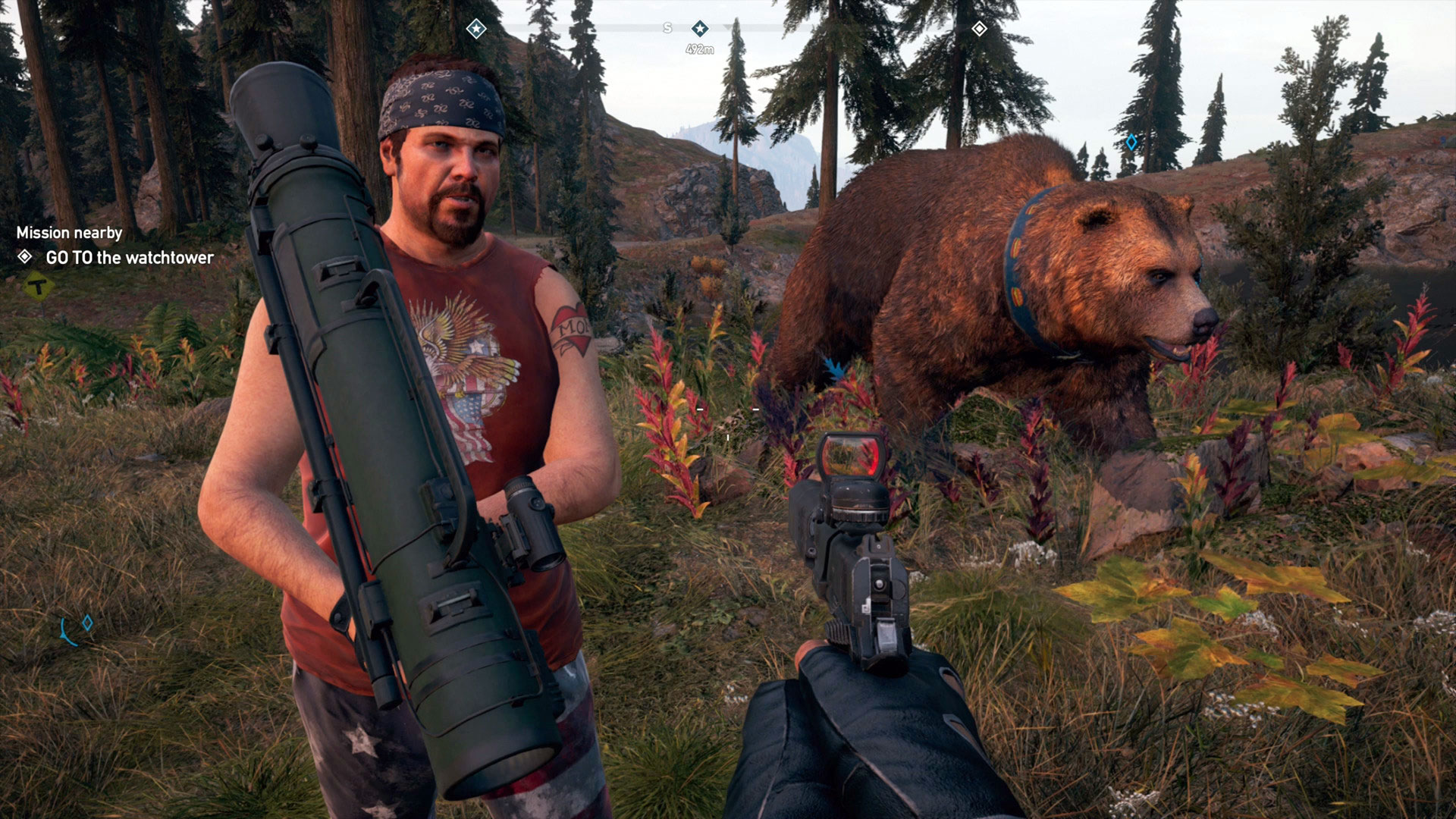The height and width of the screenshot is (819, 1456).
Task: Click the 492m distance label
Action: click(701, 49)
